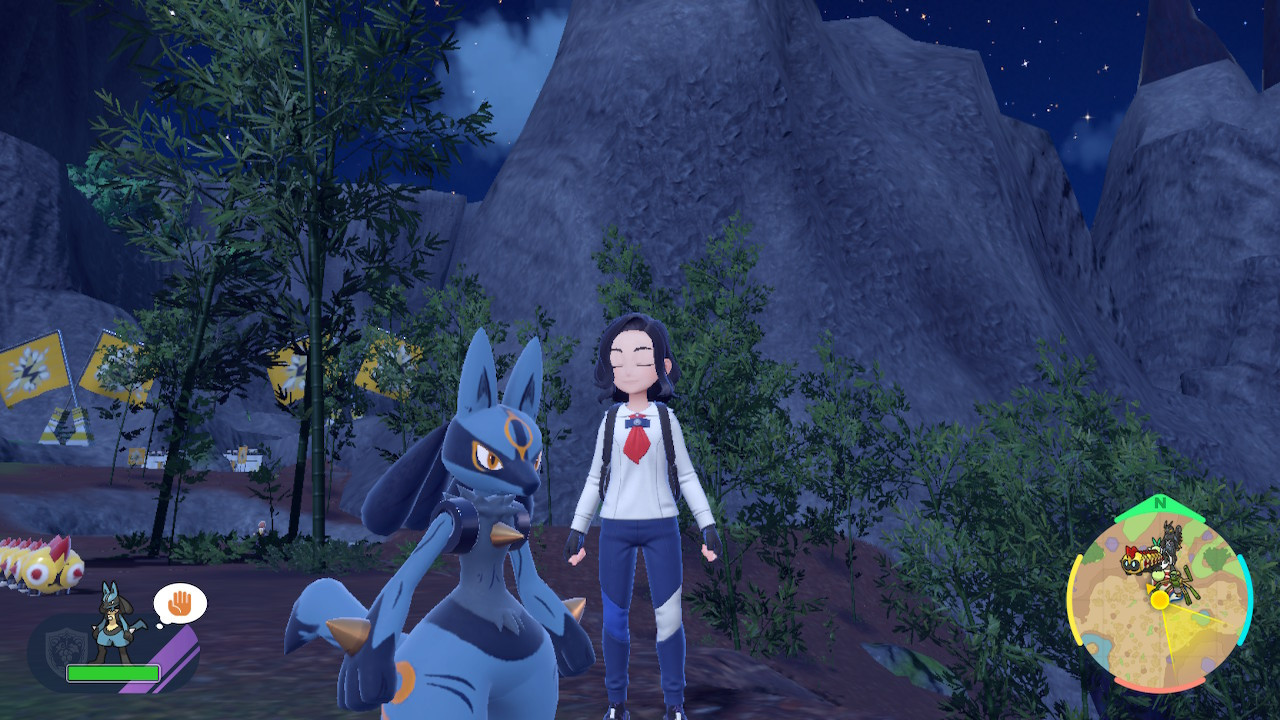The height and width of the screenshot is (720, 1280).
Task: Click the yellow player marker on the minimap
Action: coord(1160,600)
